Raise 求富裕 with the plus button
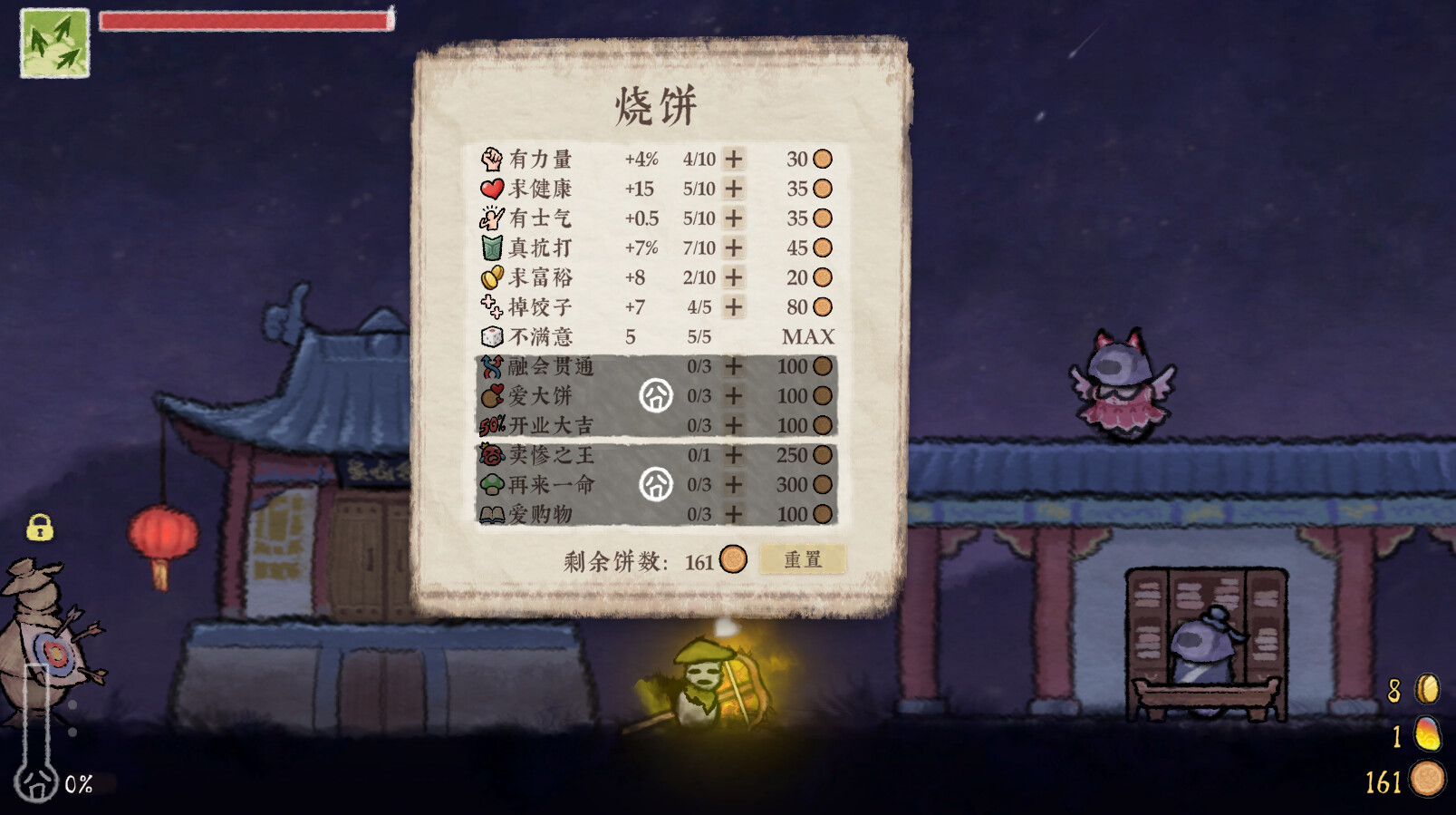The image size is (1456, 815). point(733,277)
